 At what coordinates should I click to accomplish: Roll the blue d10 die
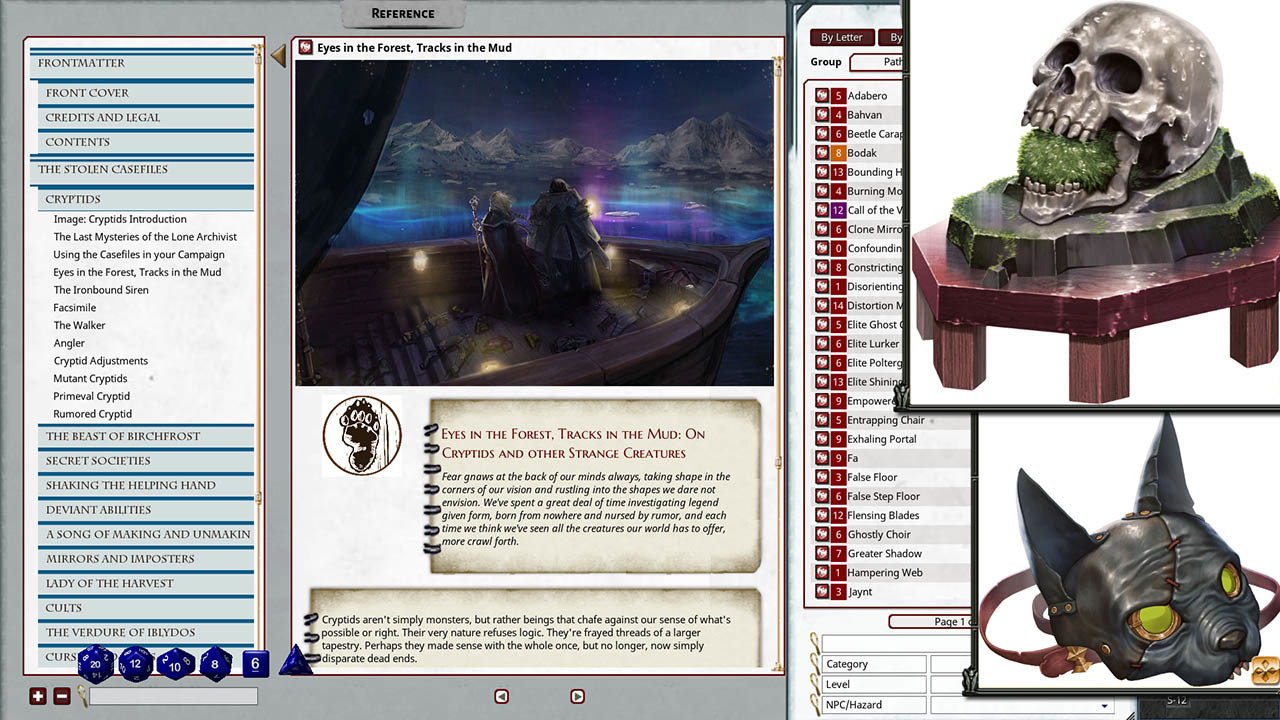(174, 667)
